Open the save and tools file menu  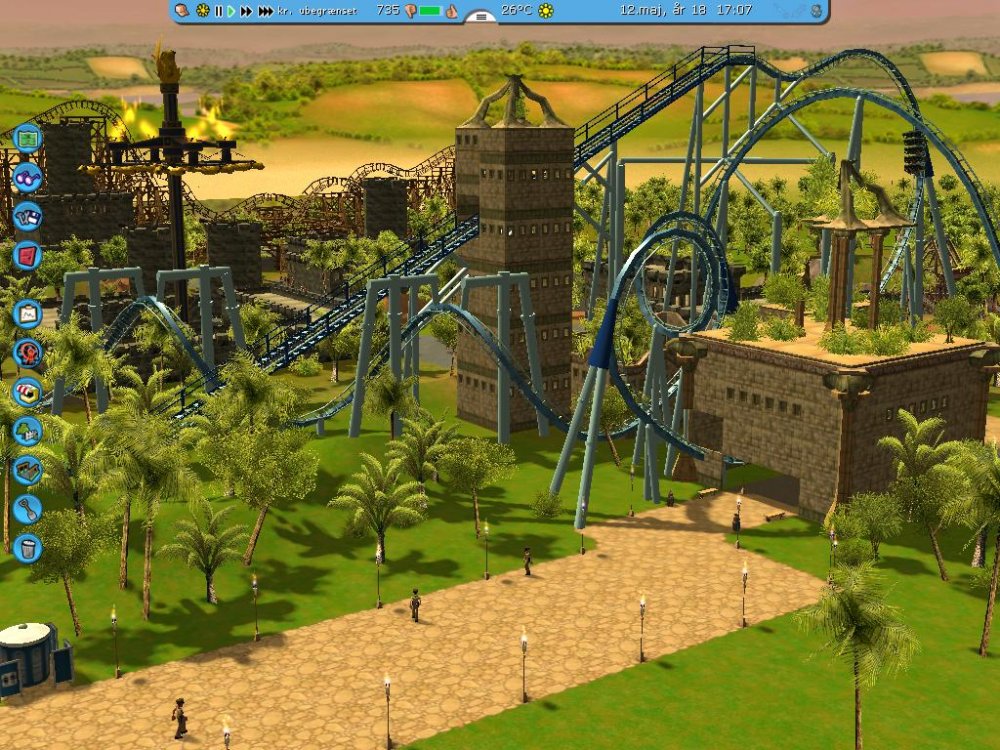tap(27, 217)
